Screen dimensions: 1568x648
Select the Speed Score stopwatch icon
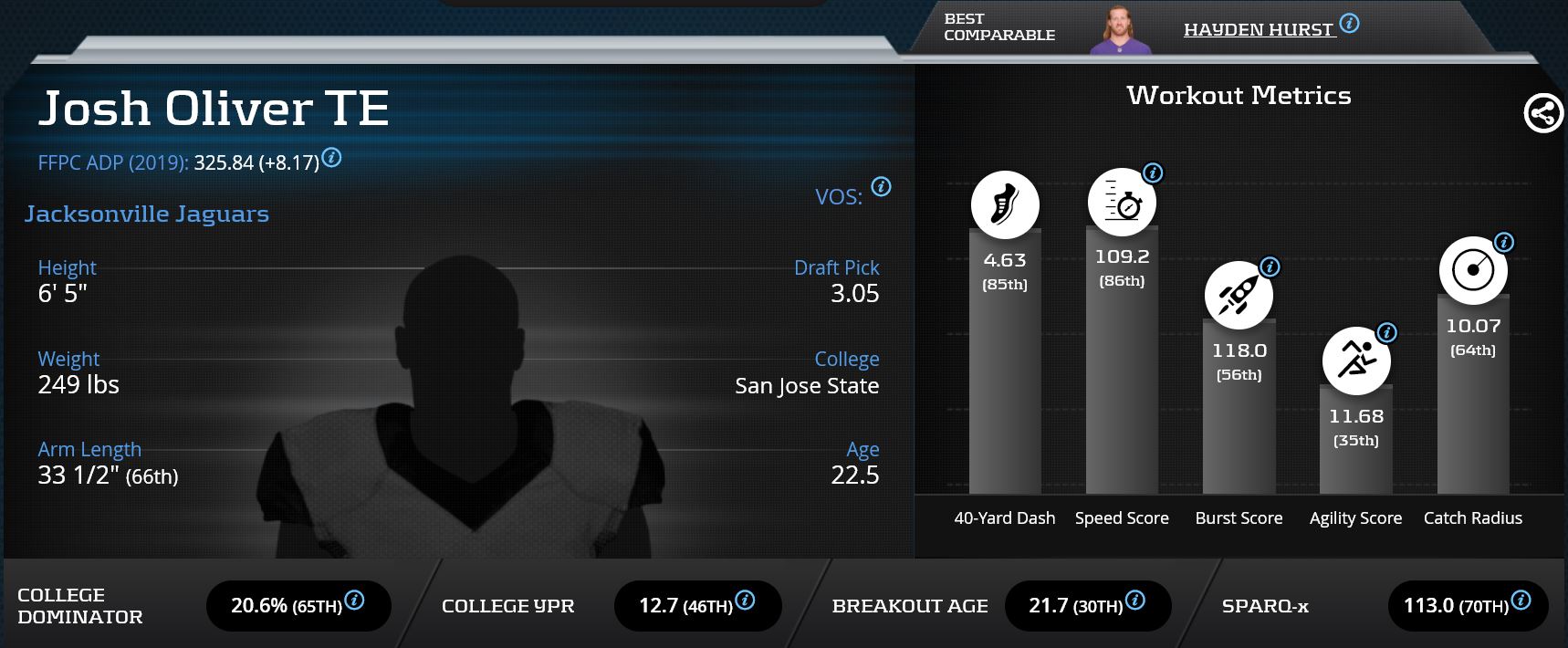[x=1122, y=203]
